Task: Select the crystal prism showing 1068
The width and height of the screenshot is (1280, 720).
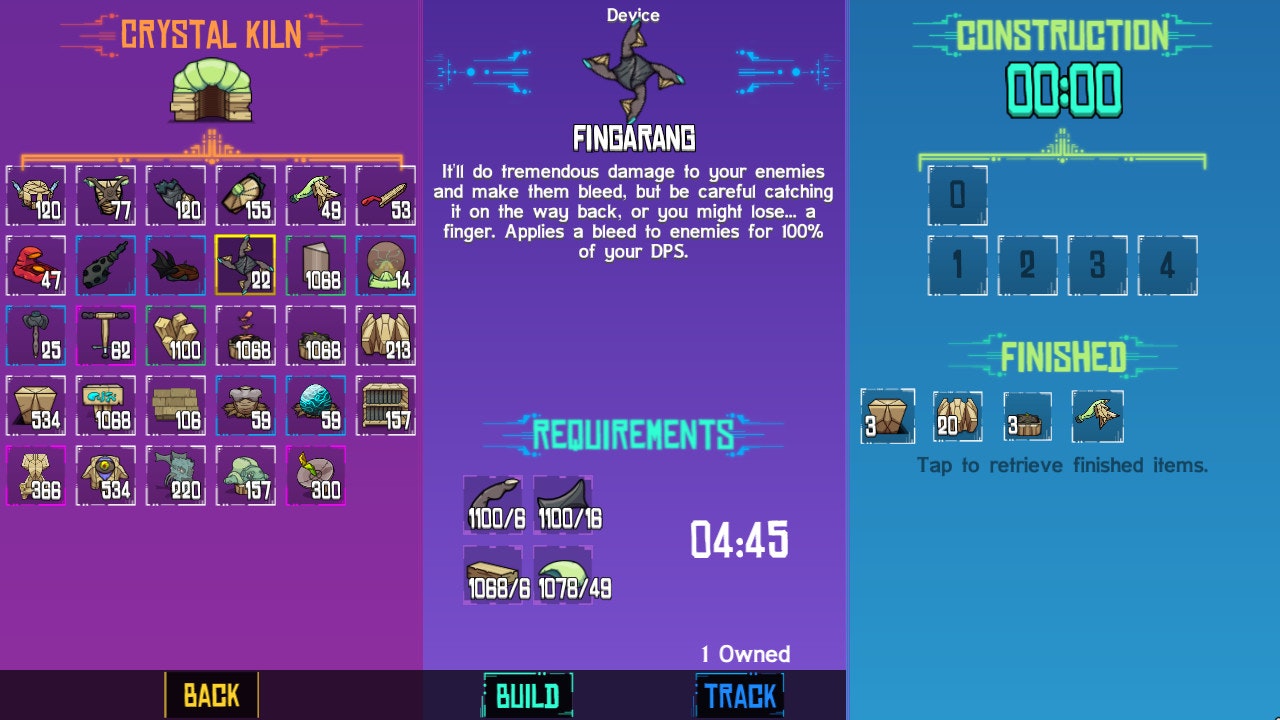Action: coord(317,265)
